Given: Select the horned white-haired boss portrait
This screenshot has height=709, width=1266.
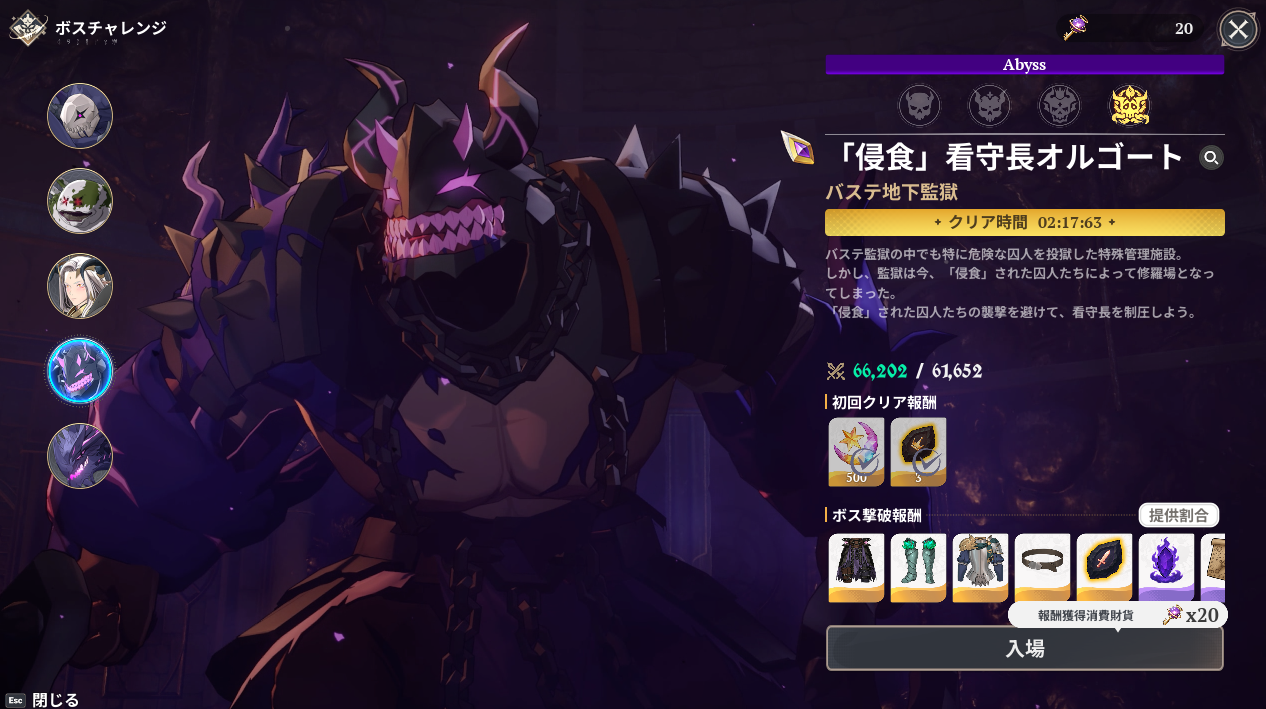Looking at the screenshot, I should click(x=80, y=286).
